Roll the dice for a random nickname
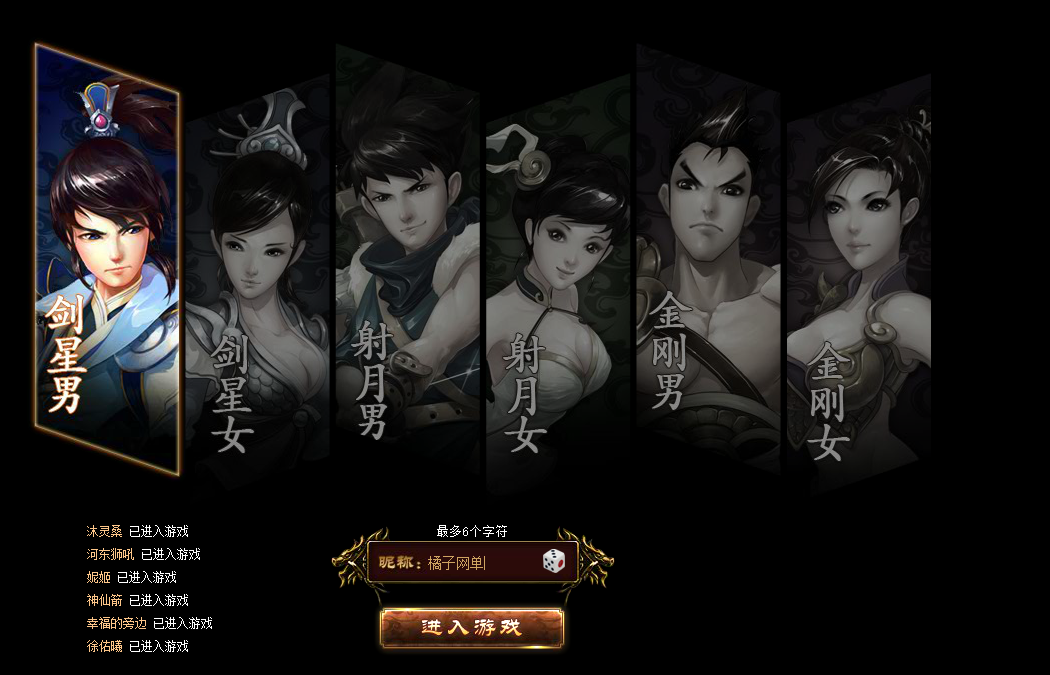The width and height of the screenshot is (1050, 675). click(554, 561)
